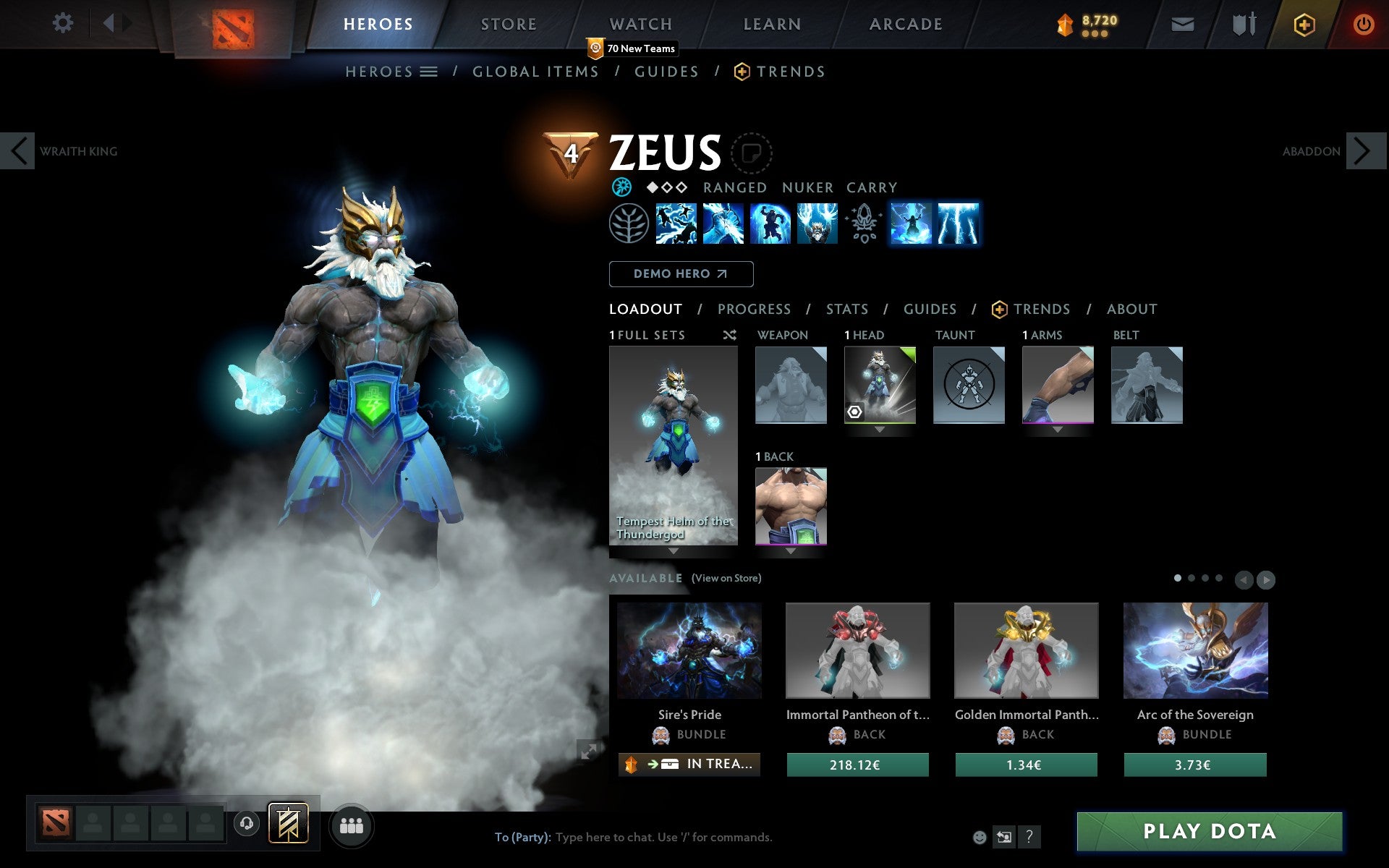Open the HEROES hamburger menu
1389x868 pixels.
pos(429,71)
